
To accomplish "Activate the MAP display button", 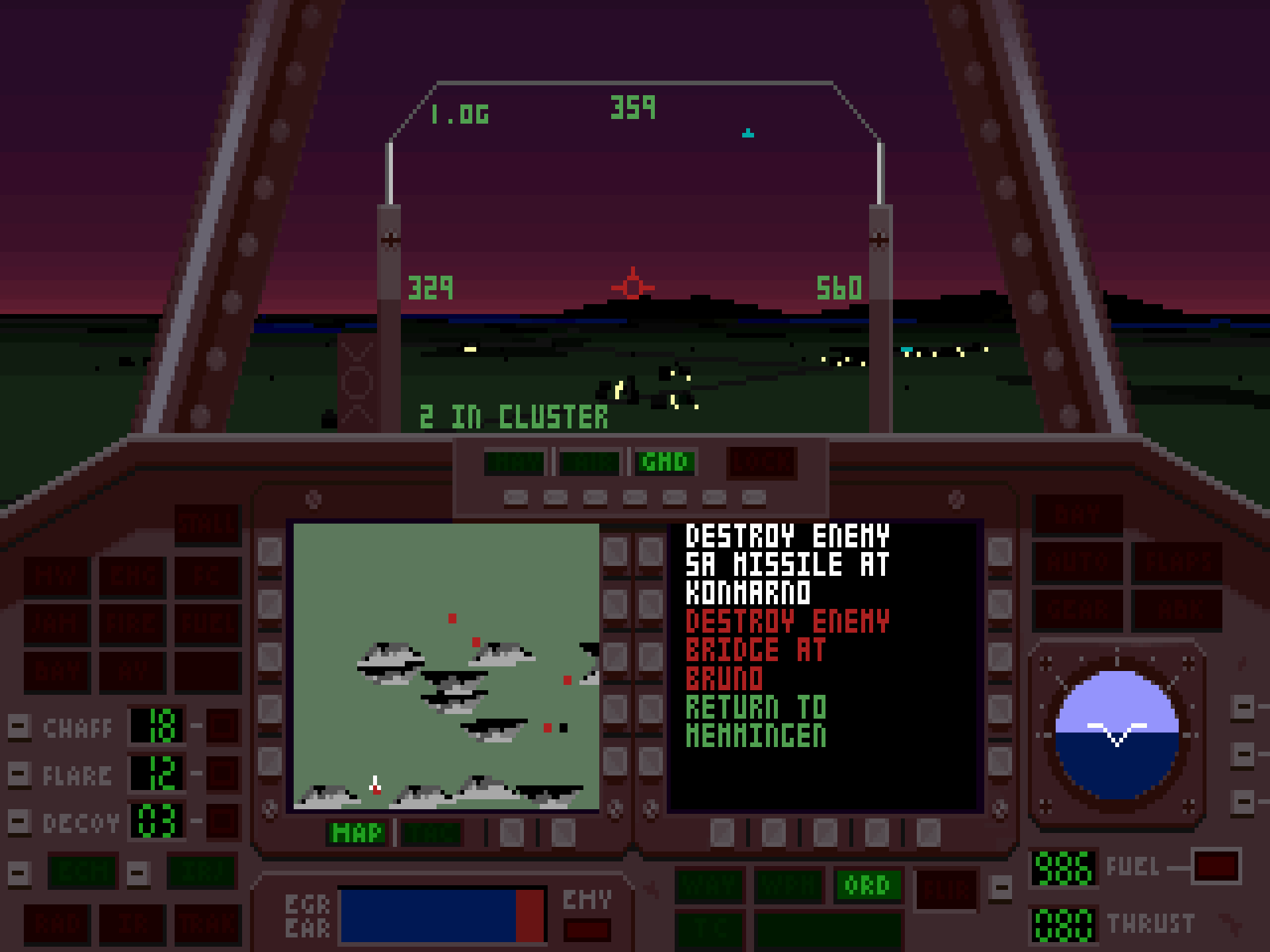I will tap(358, 833).
